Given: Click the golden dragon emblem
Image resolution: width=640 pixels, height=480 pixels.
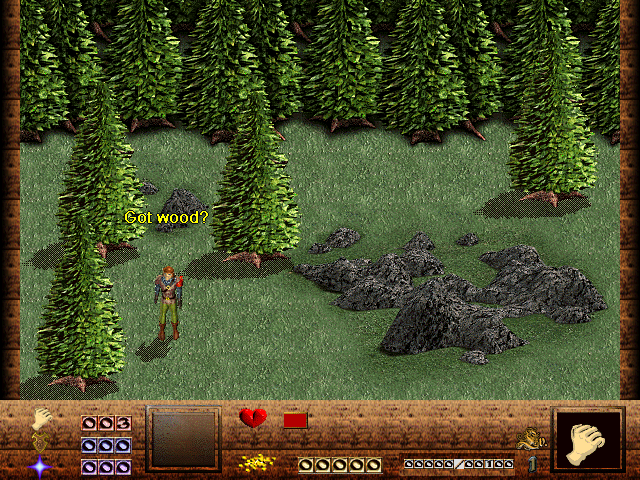Looking at the screenshot, I should click(530, 438).
